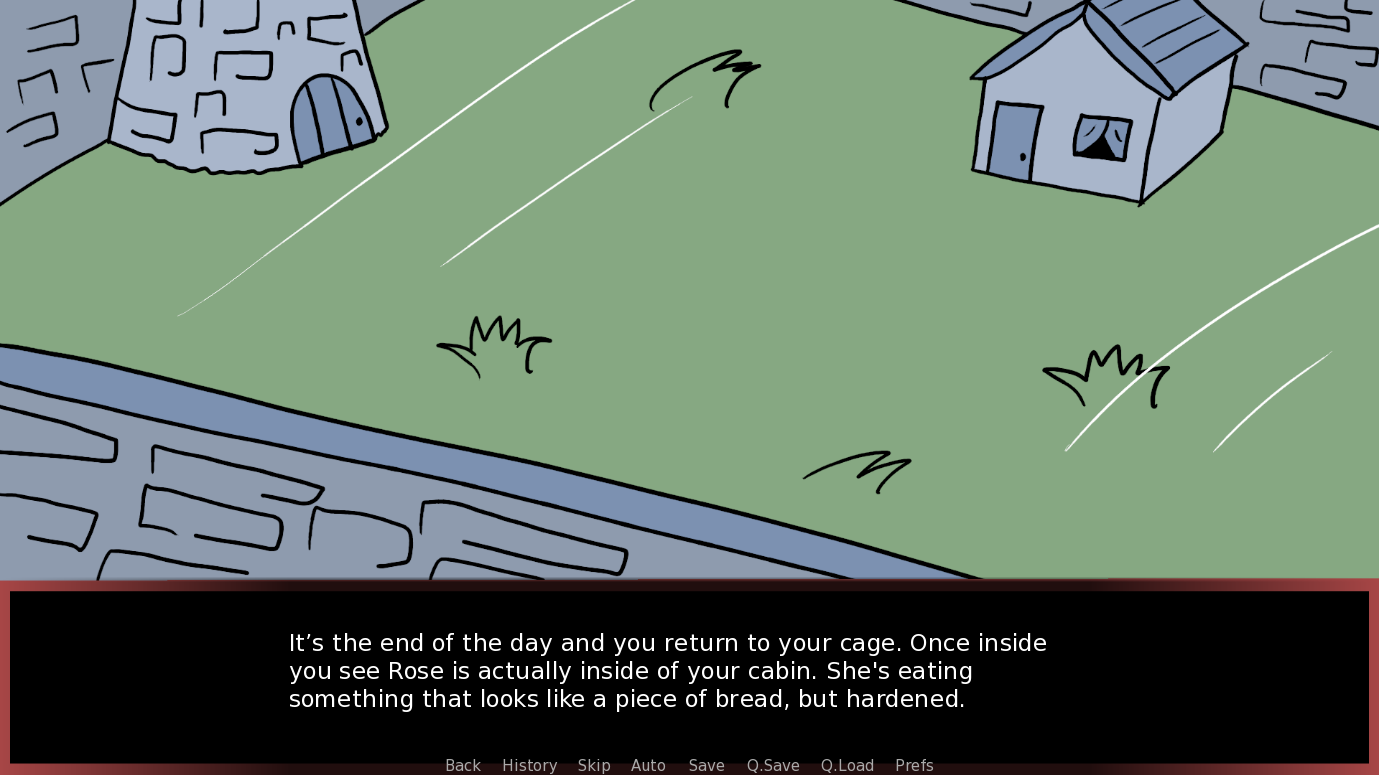Click the small grass sprout near the bottom
The height and width of the screenshot is (775, 1379).
click(x=860, y=470)
